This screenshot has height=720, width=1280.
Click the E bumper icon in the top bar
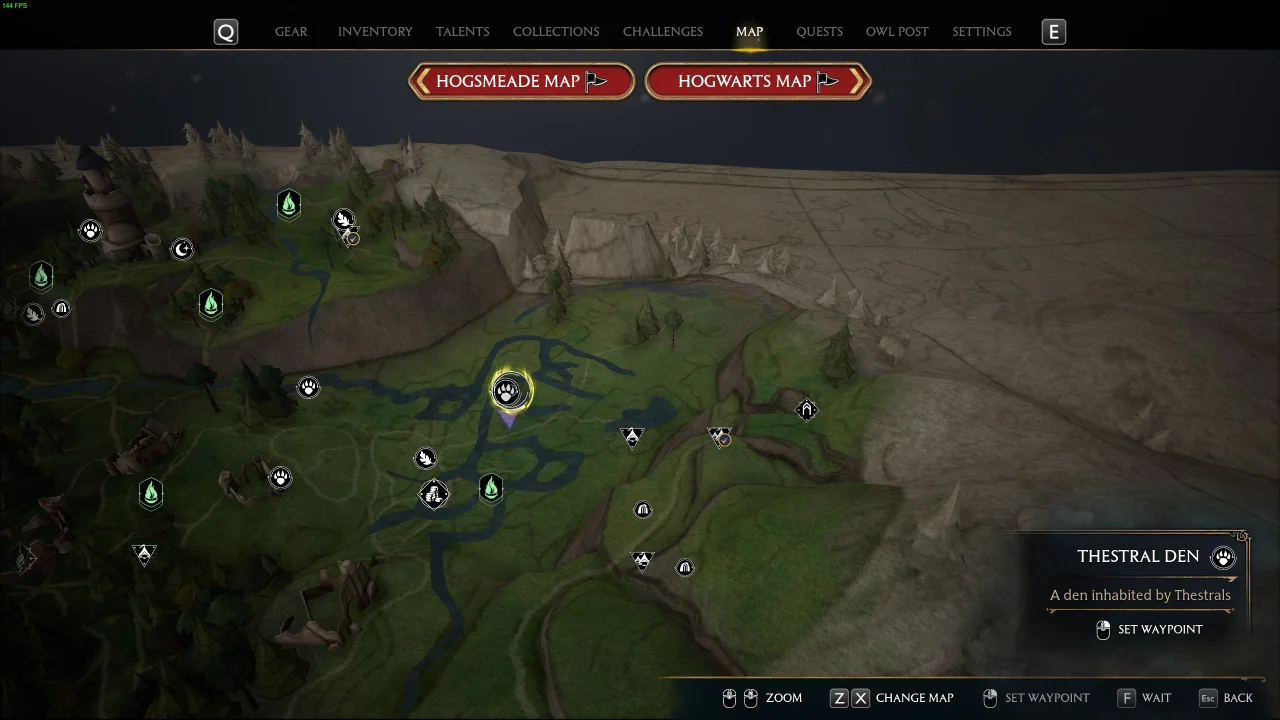coord(1053,31)
